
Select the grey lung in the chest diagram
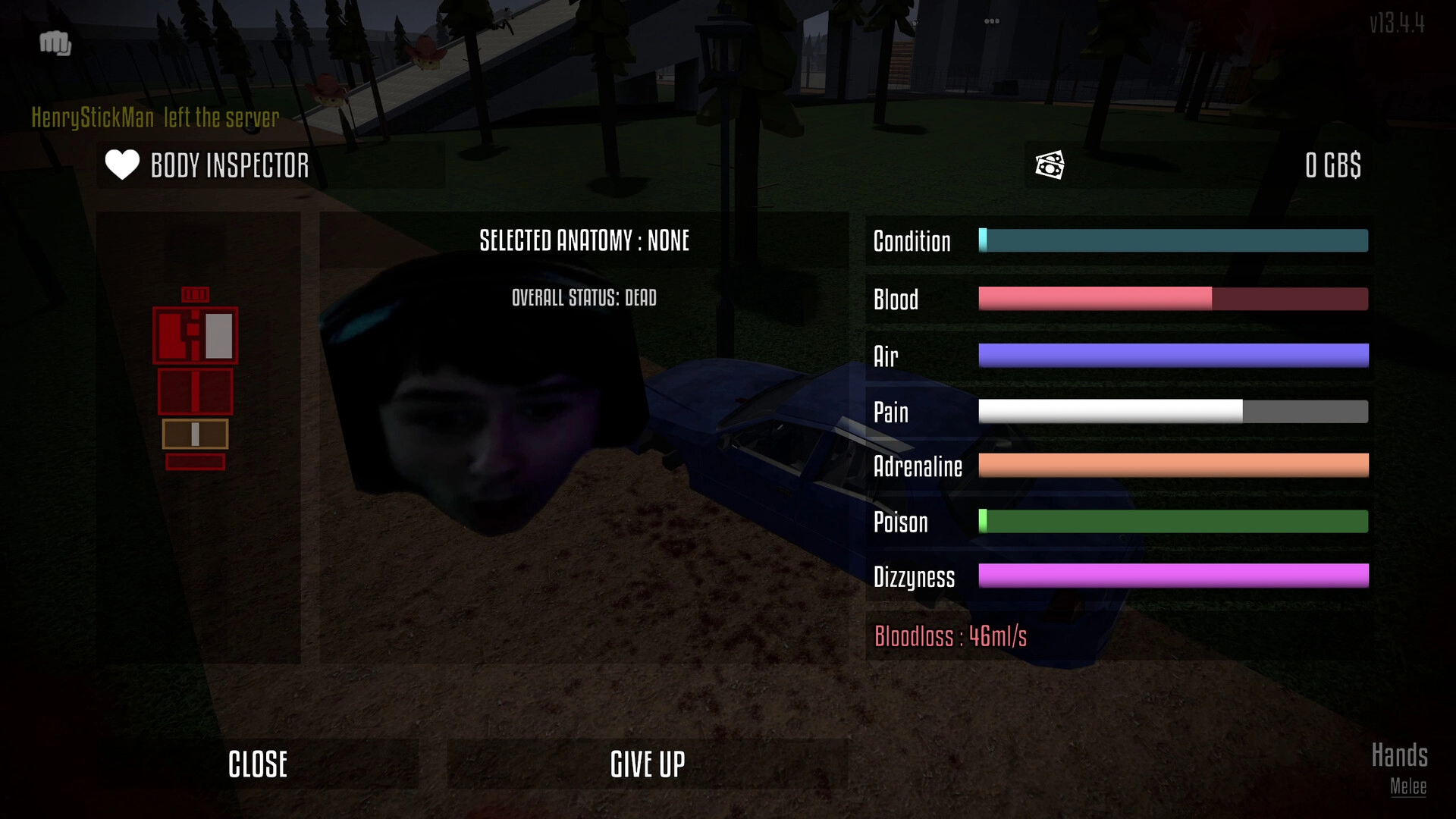219,335
